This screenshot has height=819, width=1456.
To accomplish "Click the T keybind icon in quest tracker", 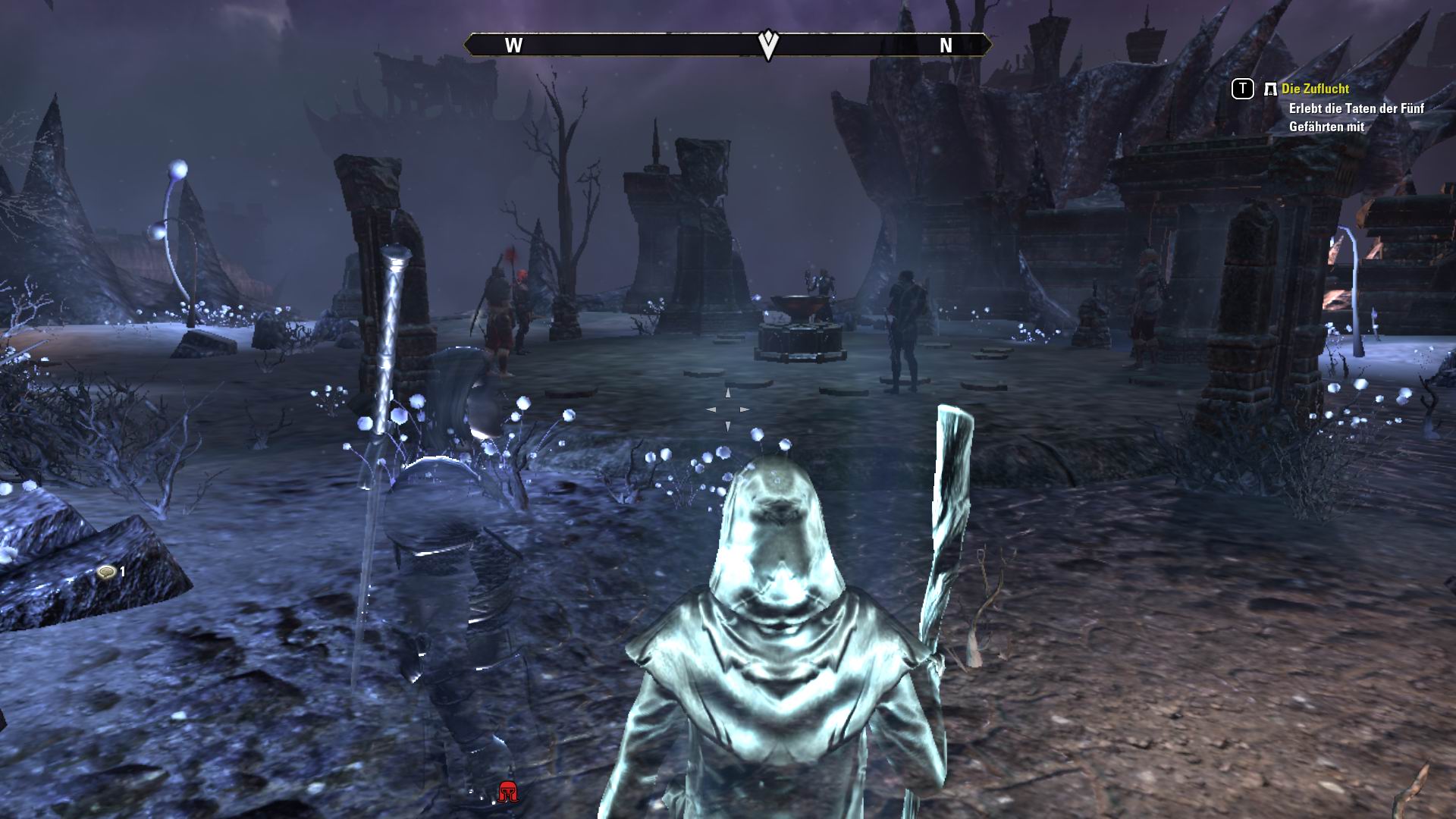I will pos(1241,89).
